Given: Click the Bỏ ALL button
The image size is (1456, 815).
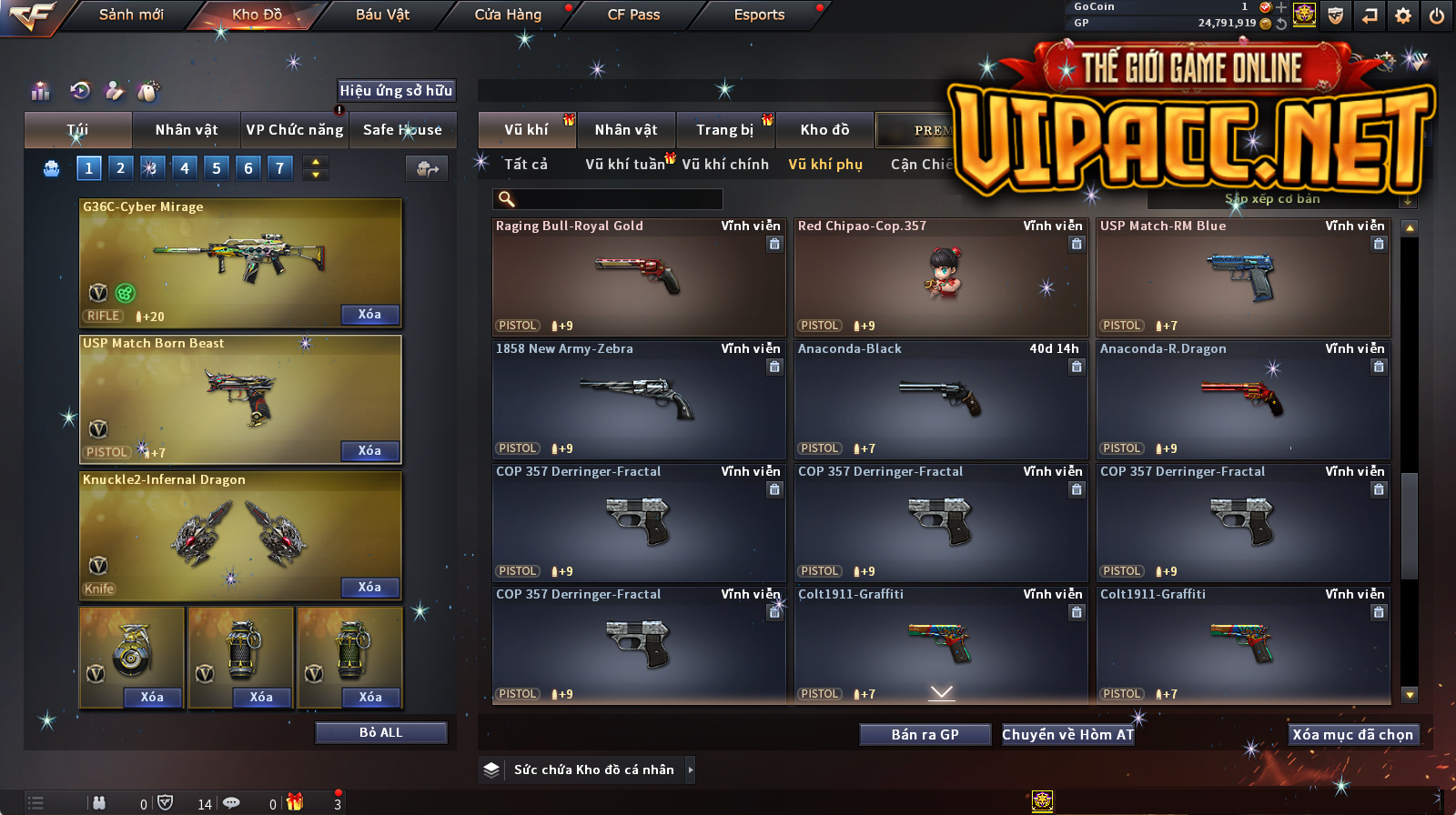Looking at the screenshot, I should [380, 733].
